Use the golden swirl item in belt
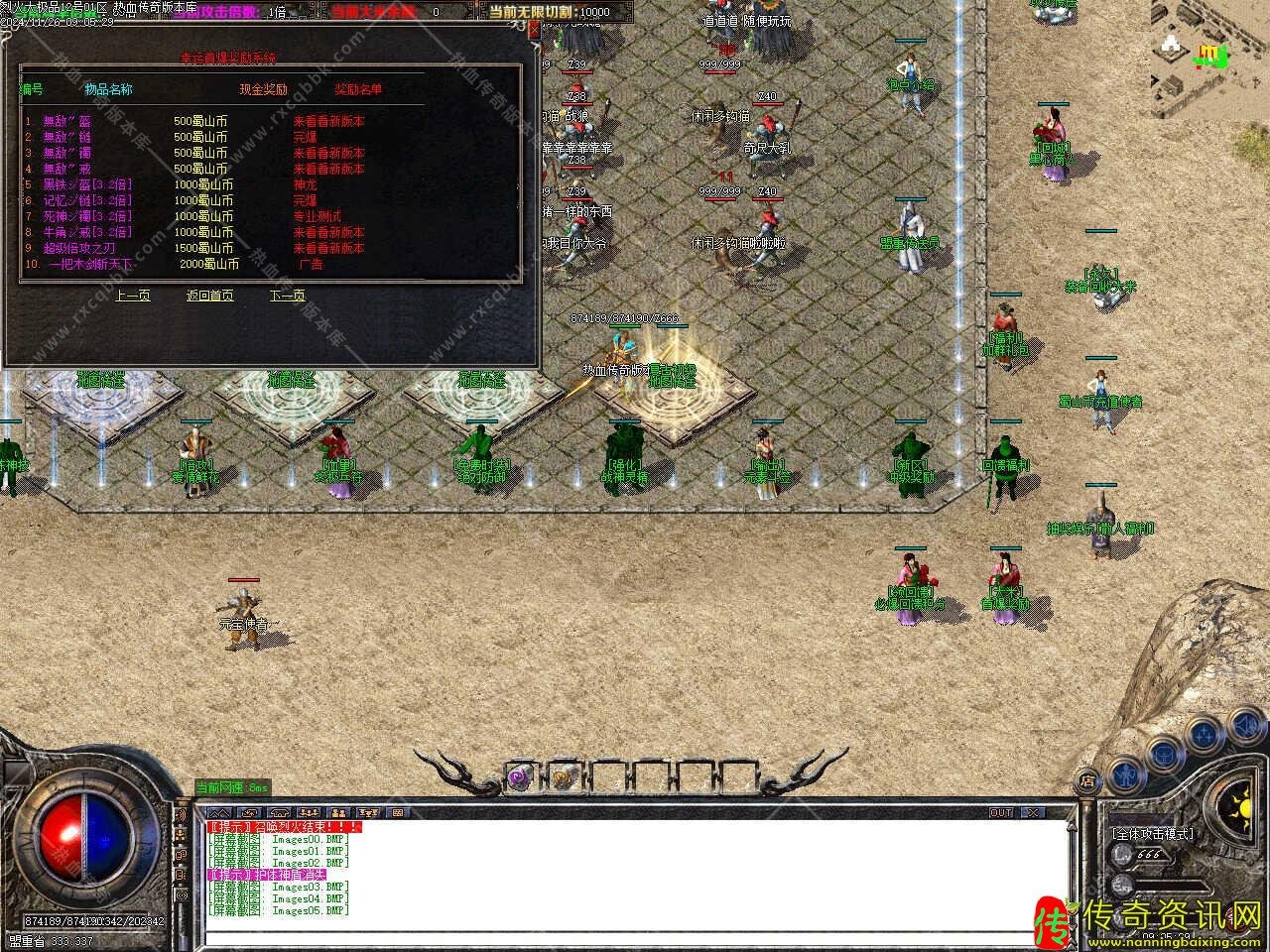Image resolution: width=1270 pixels, height=952 pixels. point(561,778)
